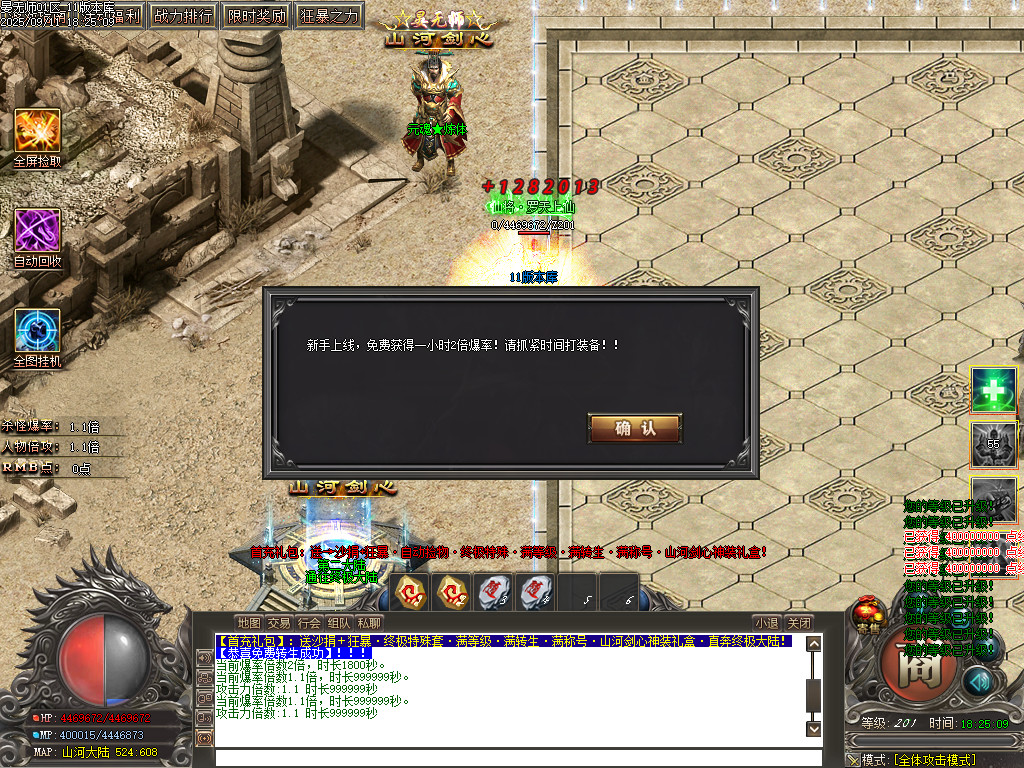Open the 限时奖励 timed rewards
1024x768 pixels.
tap(255, 16)
